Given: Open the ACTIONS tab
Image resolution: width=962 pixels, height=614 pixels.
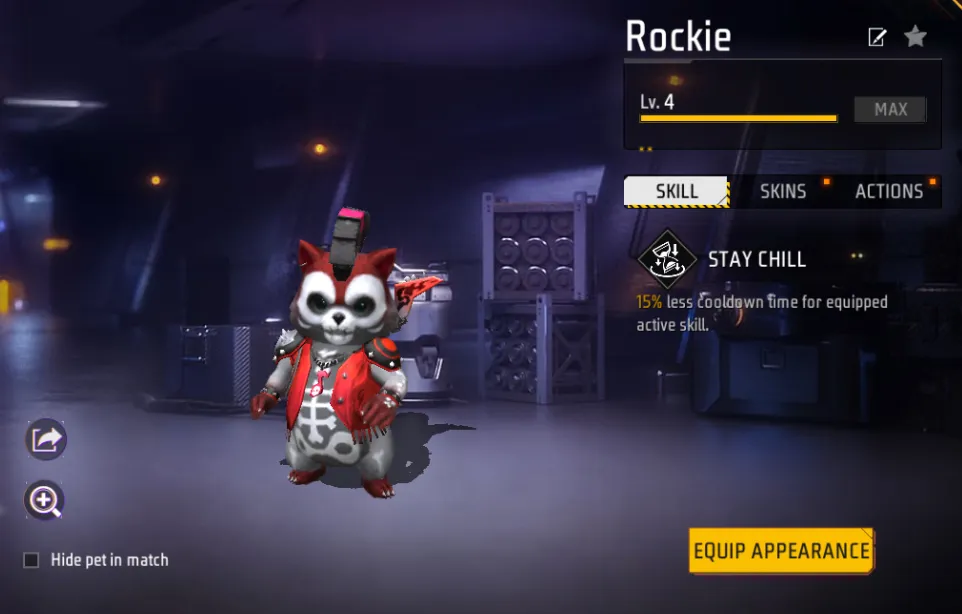Looking at the screenshot, I should pos(888,191).
